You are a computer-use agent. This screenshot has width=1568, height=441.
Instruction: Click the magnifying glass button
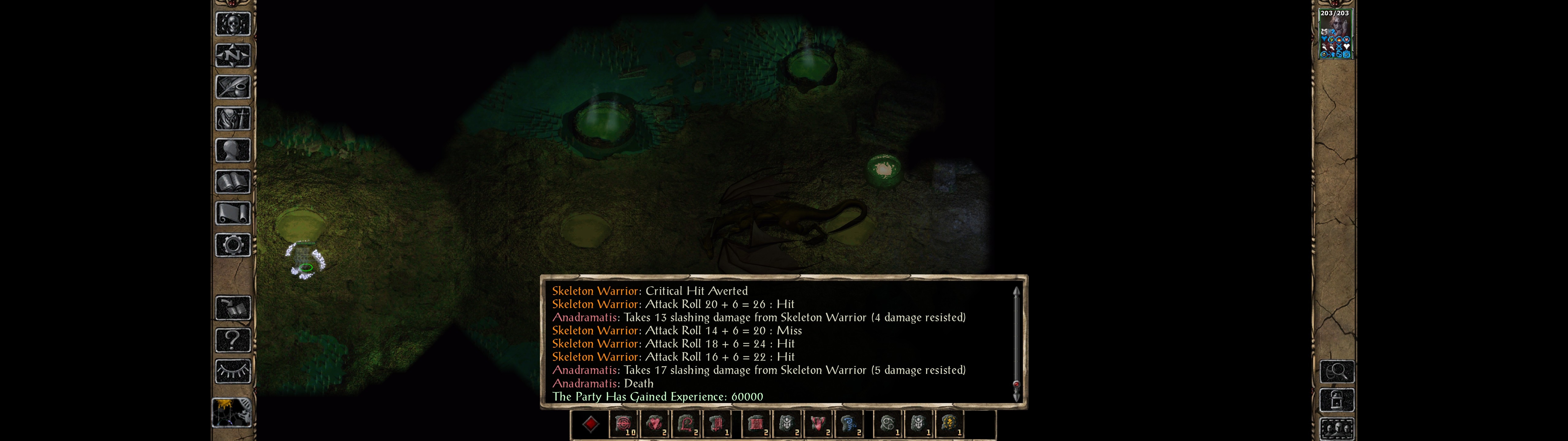[x=1337, y=371]
